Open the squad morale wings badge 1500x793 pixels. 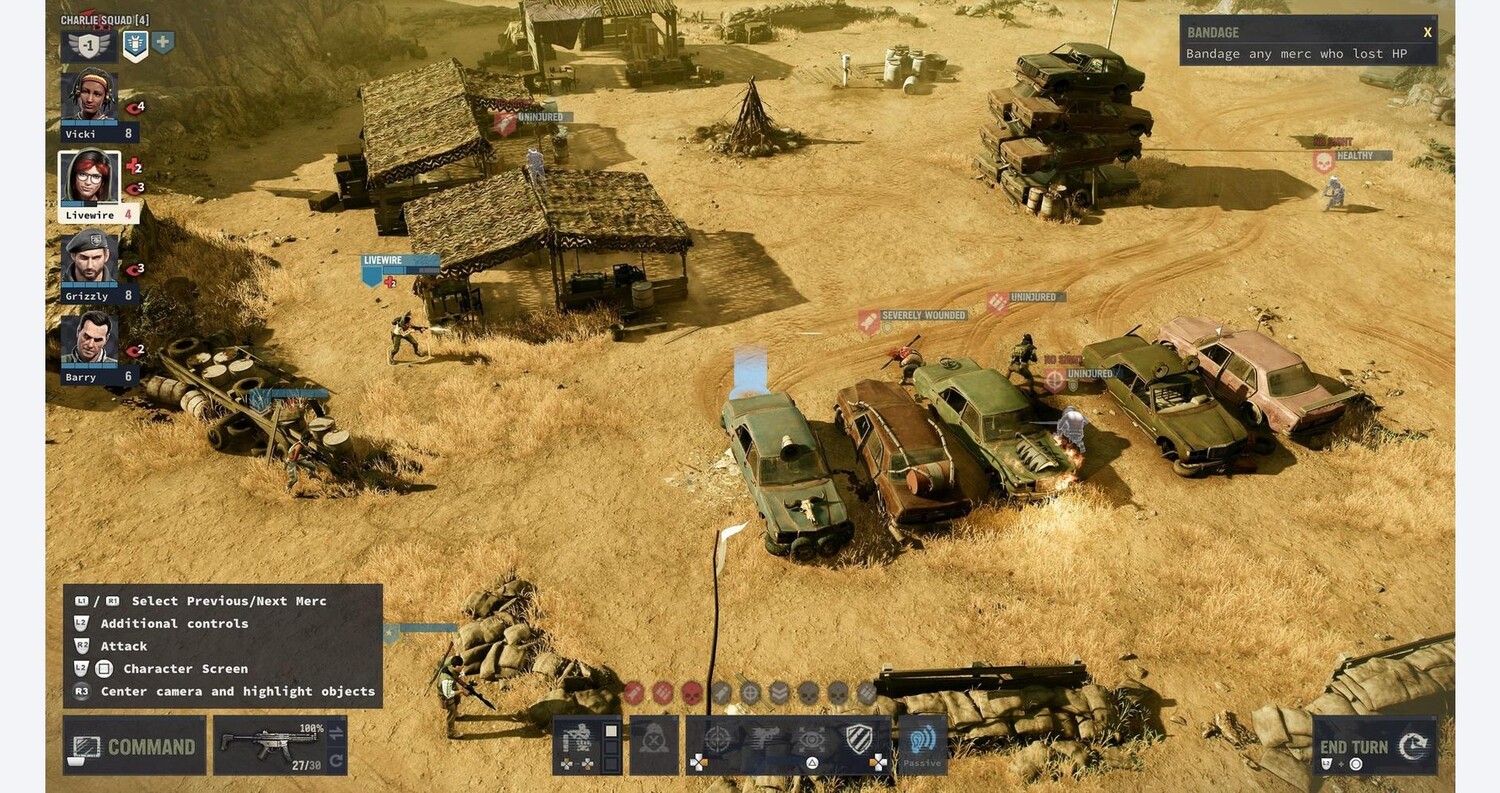(88, 45)
